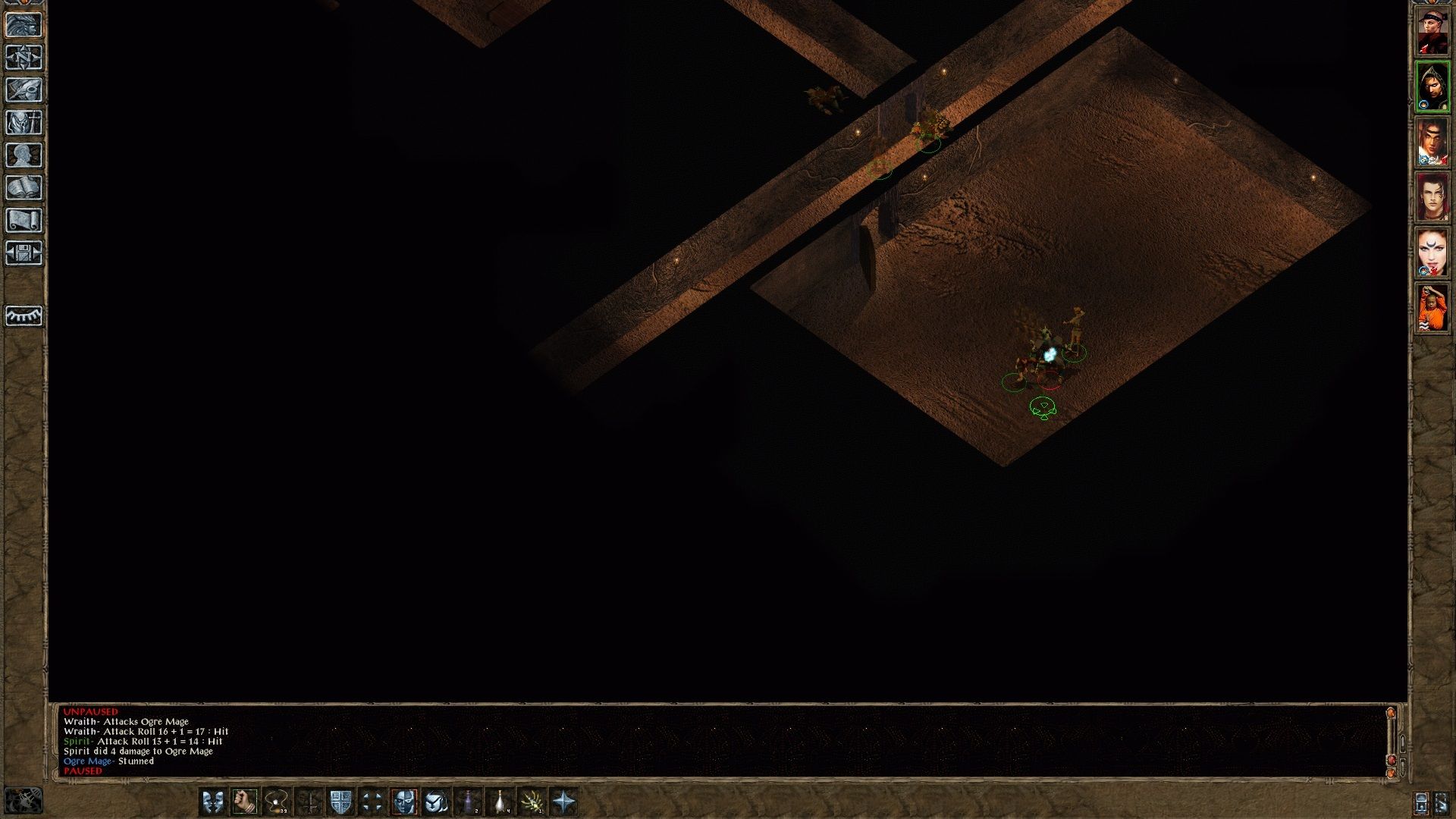This screenshot has height=819, width=1456.
Task: Open priest spells via scroll icon
Action: pyautogui.click(x=24, y=218)
